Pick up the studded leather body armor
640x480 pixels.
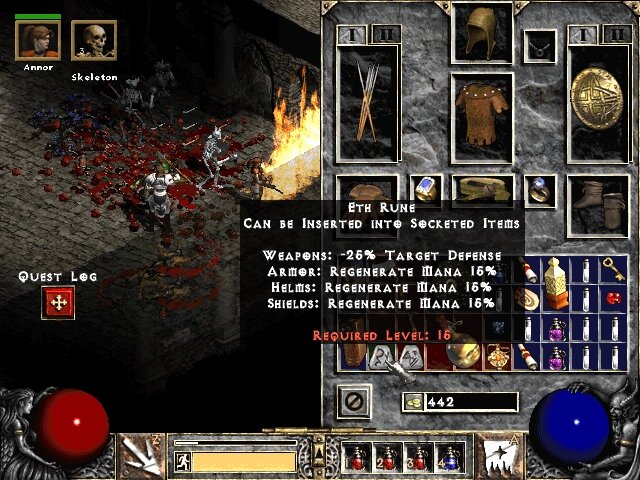[x=481, y=117]
